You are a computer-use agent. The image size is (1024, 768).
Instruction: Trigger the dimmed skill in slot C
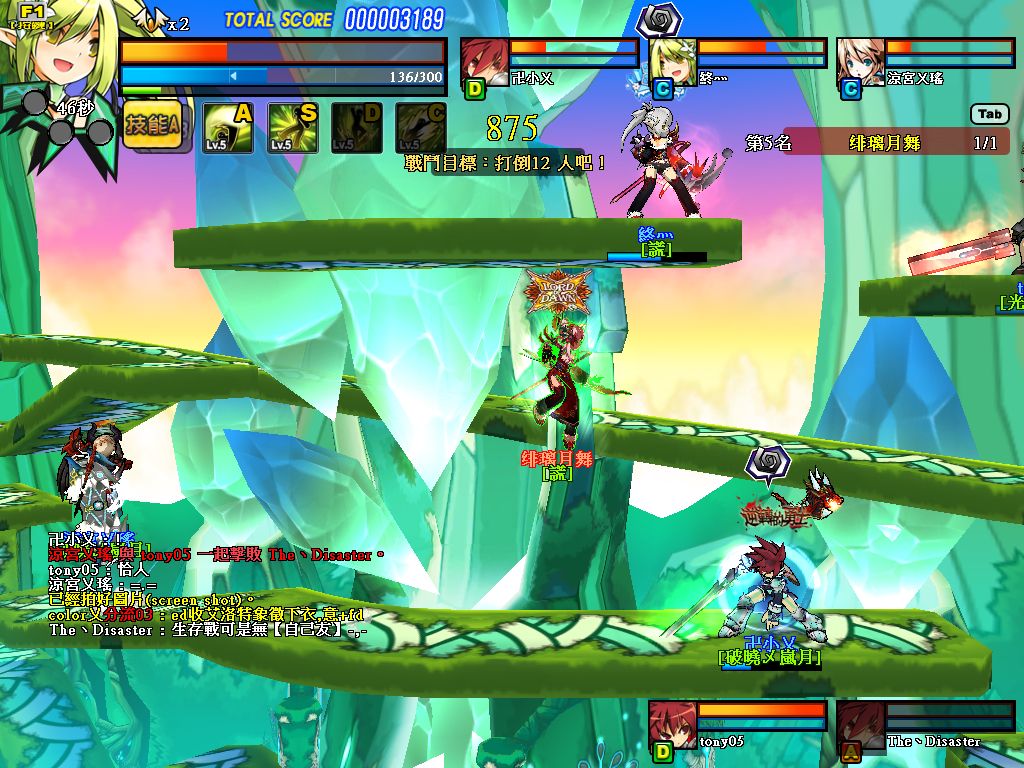tap(421, 127)
